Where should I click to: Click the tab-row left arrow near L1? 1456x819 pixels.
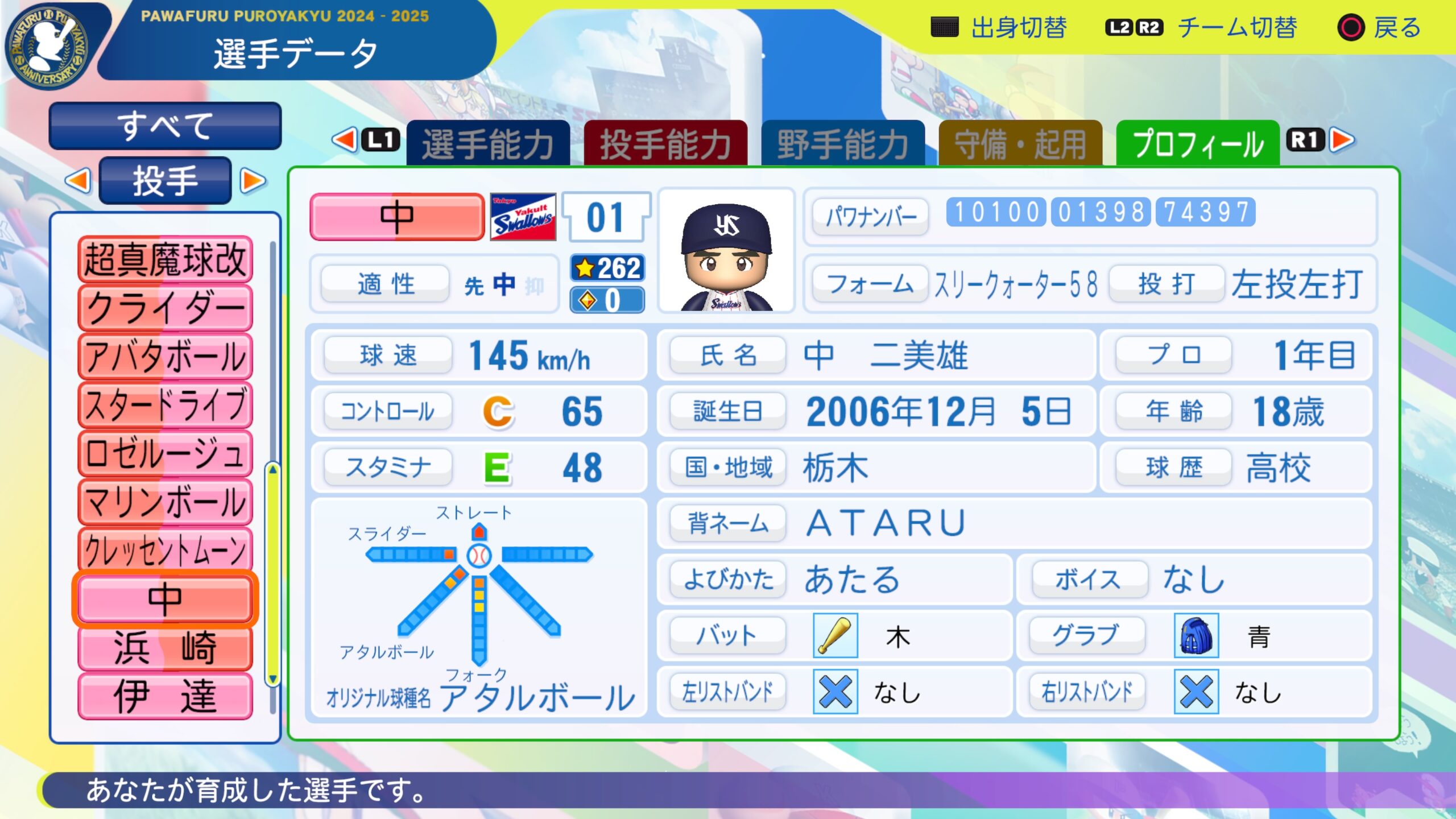click(345, 140)
